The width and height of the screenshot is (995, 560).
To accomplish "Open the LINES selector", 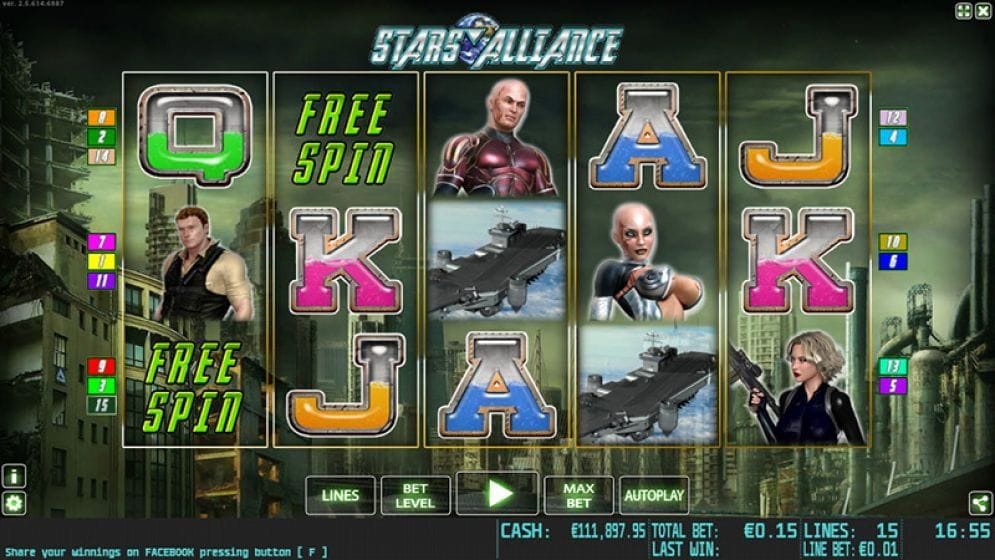I will [x=340, y=495].
